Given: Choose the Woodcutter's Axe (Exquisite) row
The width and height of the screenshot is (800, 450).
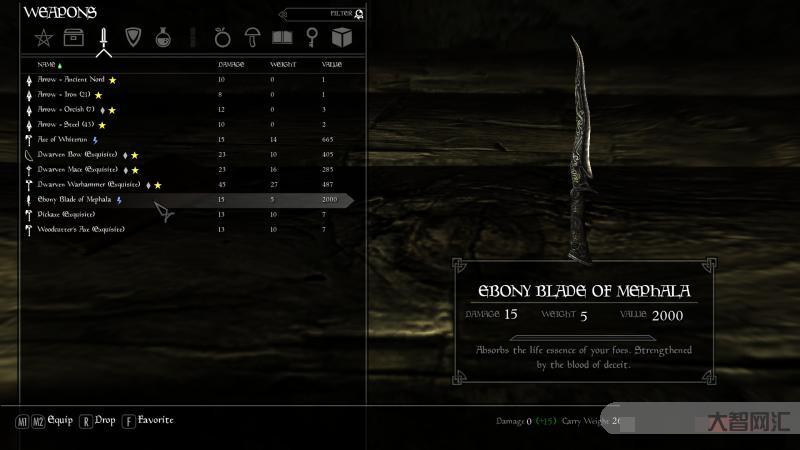Looking at the screenshot, I should coord(81,230).
